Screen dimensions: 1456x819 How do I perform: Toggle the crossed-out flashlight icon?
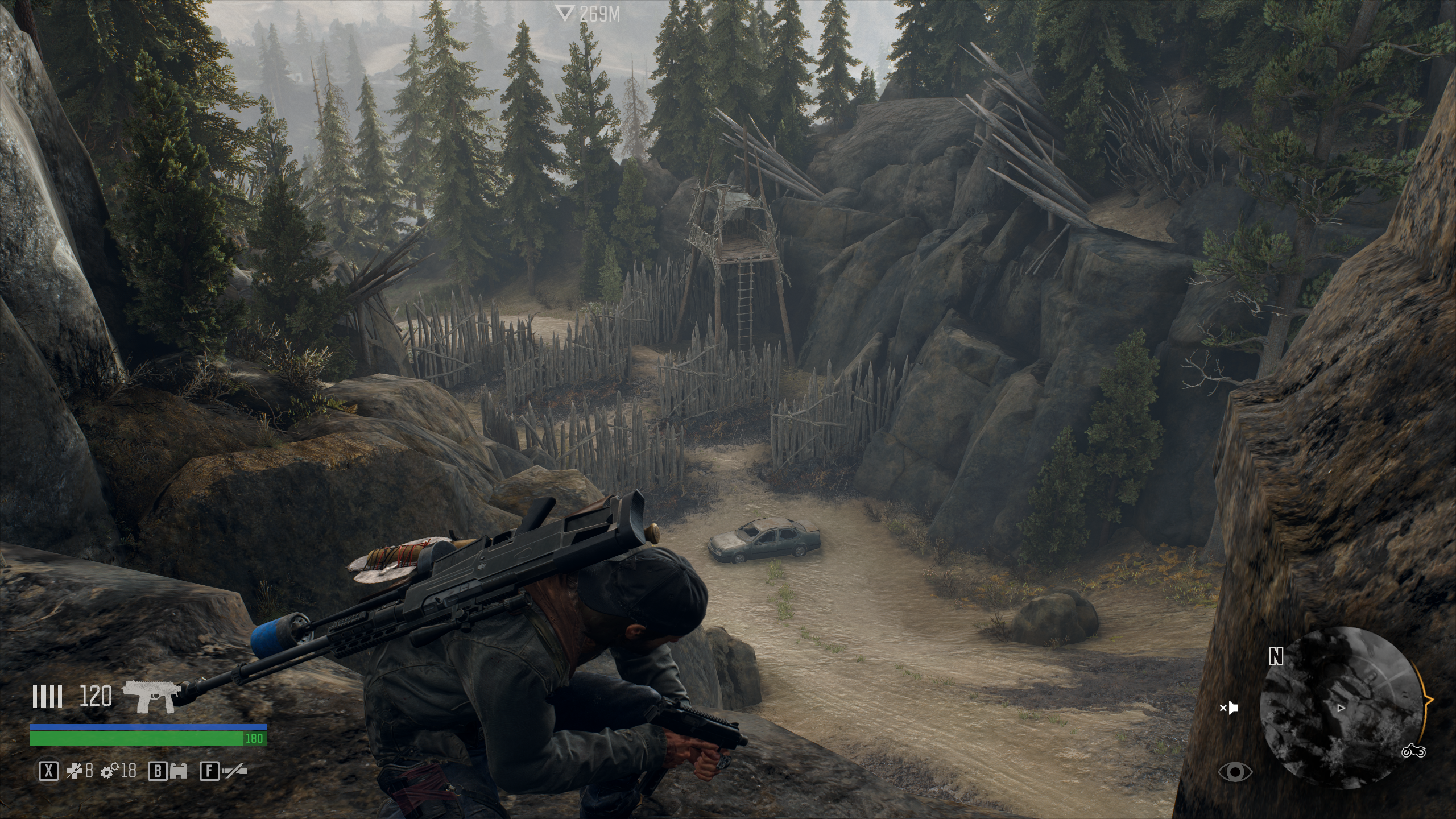click(x=234, y=771)
